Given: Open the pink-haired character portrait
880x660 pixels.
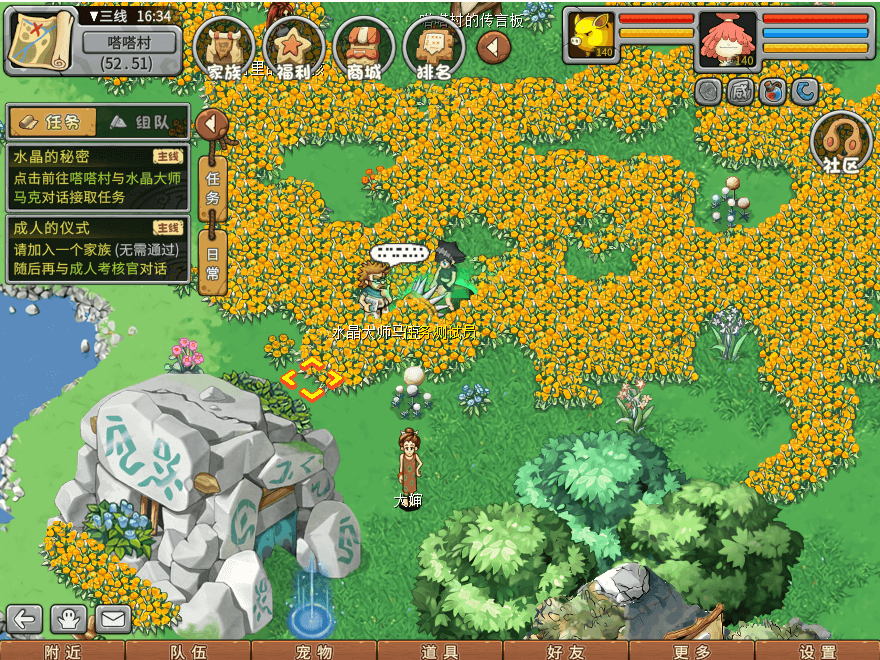Looking at the screenshot, I should pyautogui.click(x=727, y=39).
